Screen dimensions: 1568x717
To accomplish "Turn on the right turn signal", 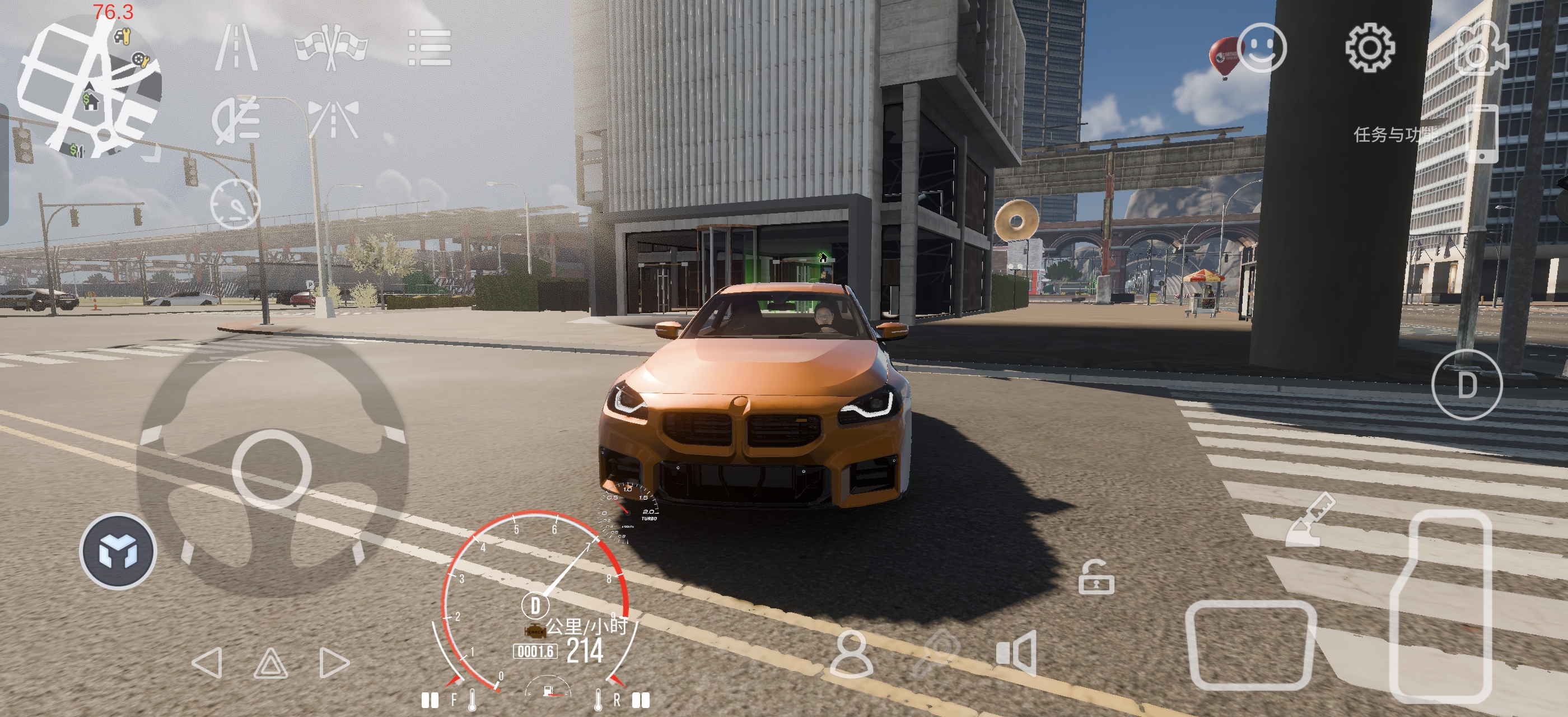I will click(334, 662).
